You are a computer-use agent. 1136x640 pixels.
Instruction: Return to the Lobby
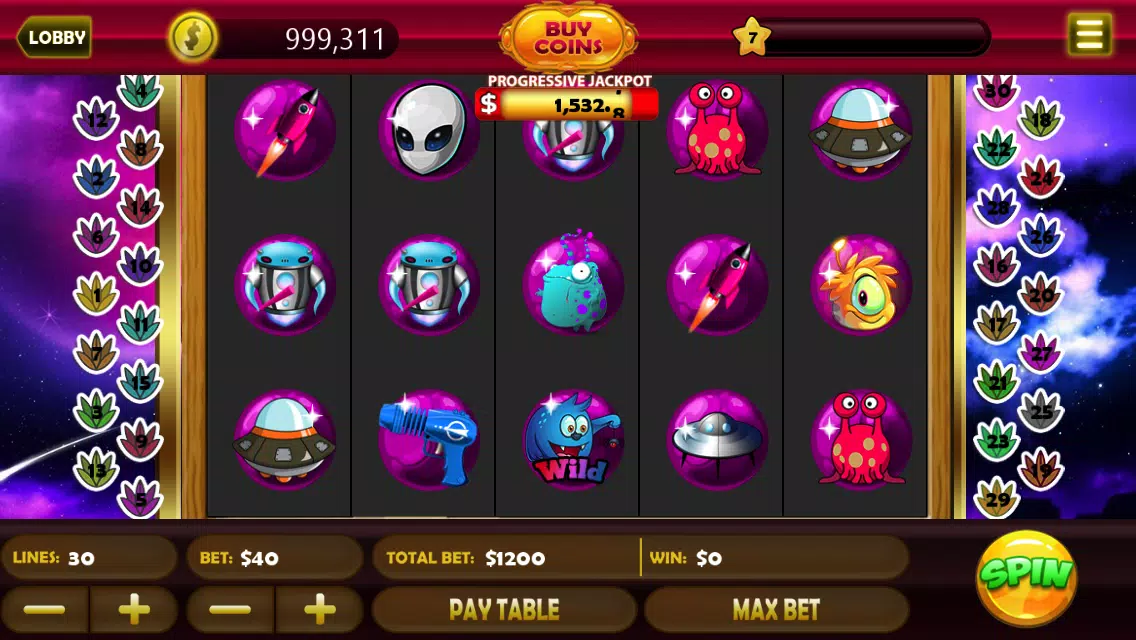point(55,38)
